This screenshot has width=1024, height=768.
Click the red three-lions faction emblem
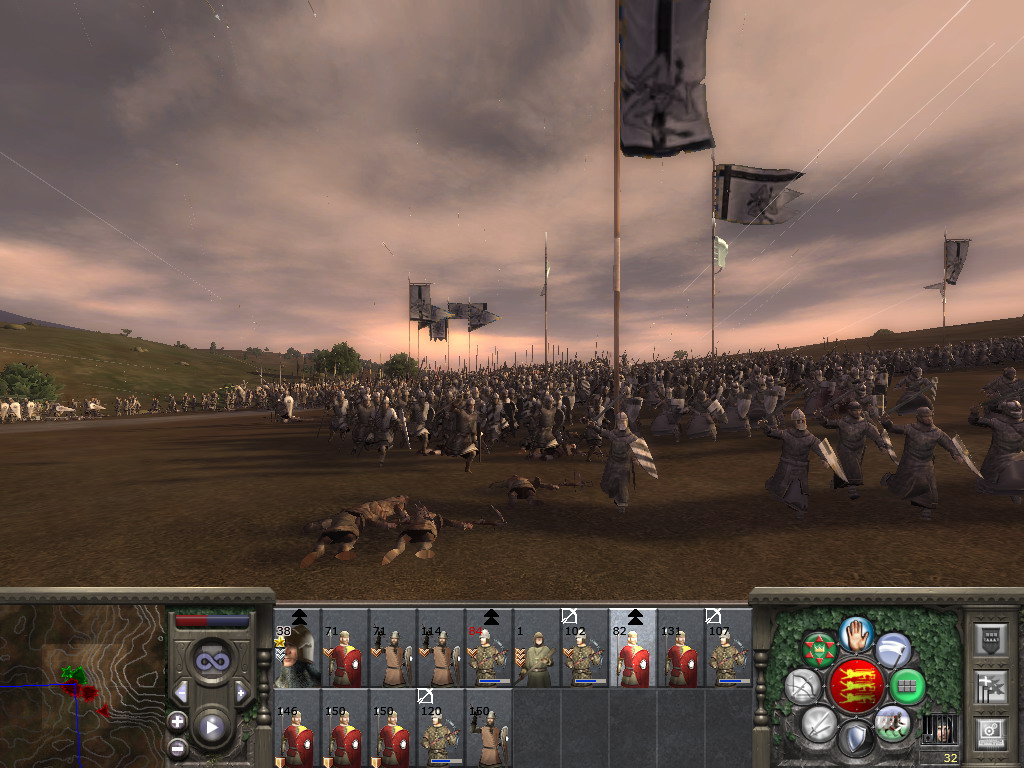click(856, 686)
